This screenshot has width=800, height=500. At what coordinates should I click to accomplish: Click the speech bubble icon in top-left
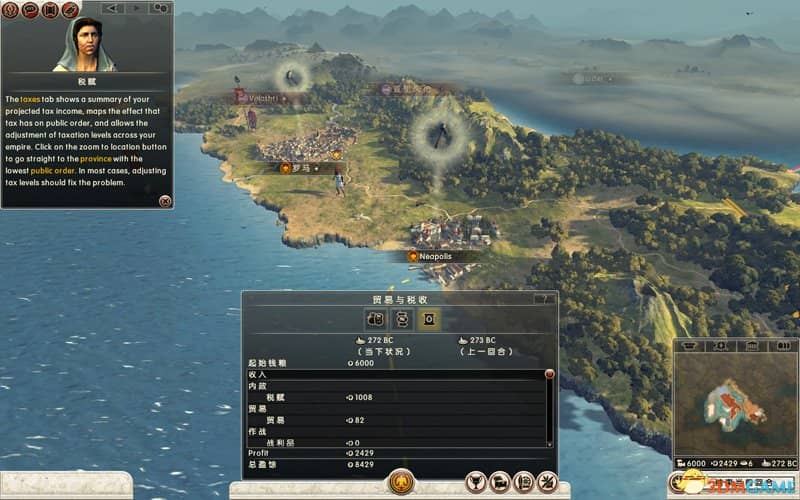[x=29, y=10]
